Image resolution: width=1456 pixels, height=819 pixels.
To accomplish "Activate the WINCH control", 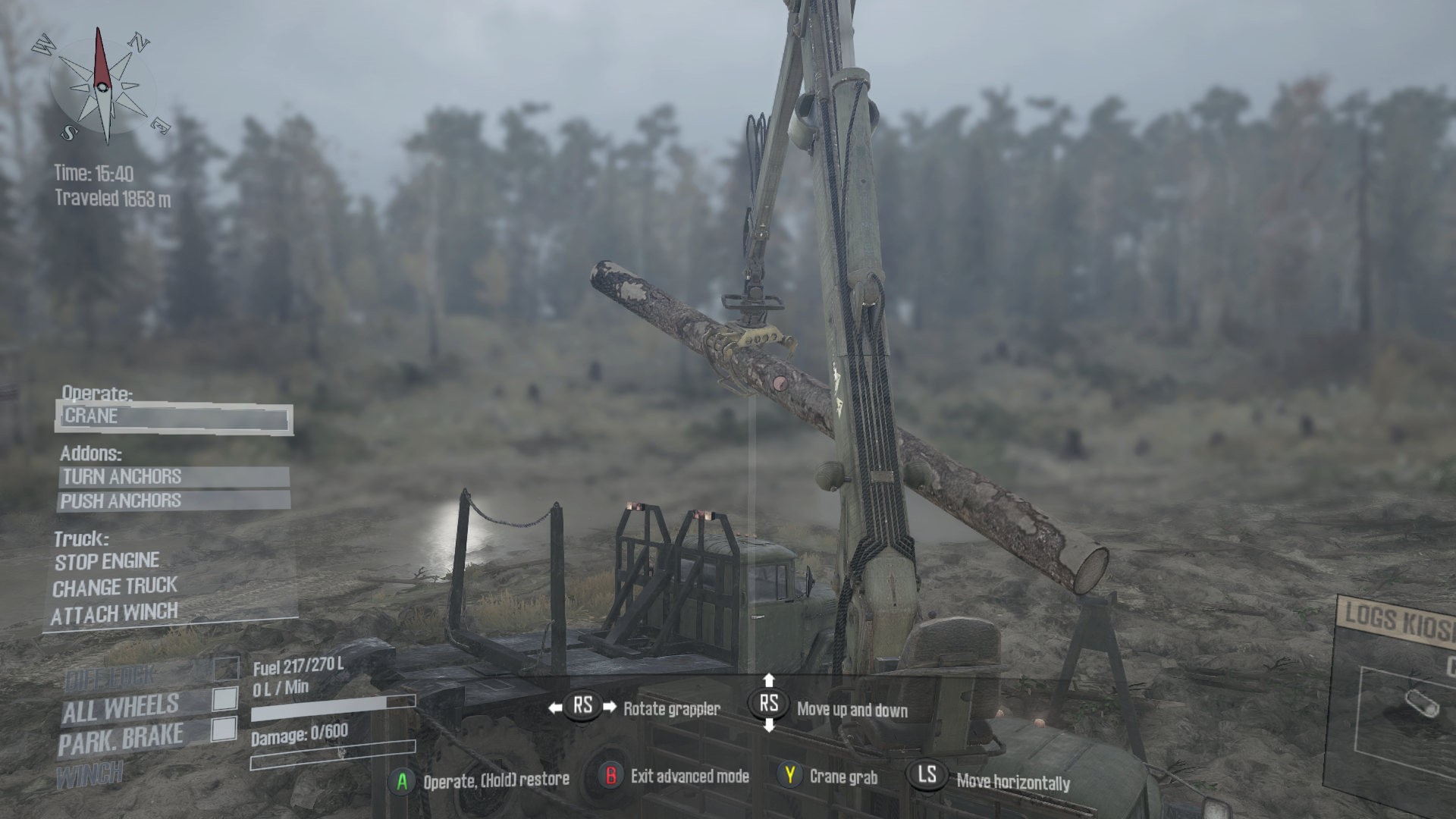I will point(91,773).
